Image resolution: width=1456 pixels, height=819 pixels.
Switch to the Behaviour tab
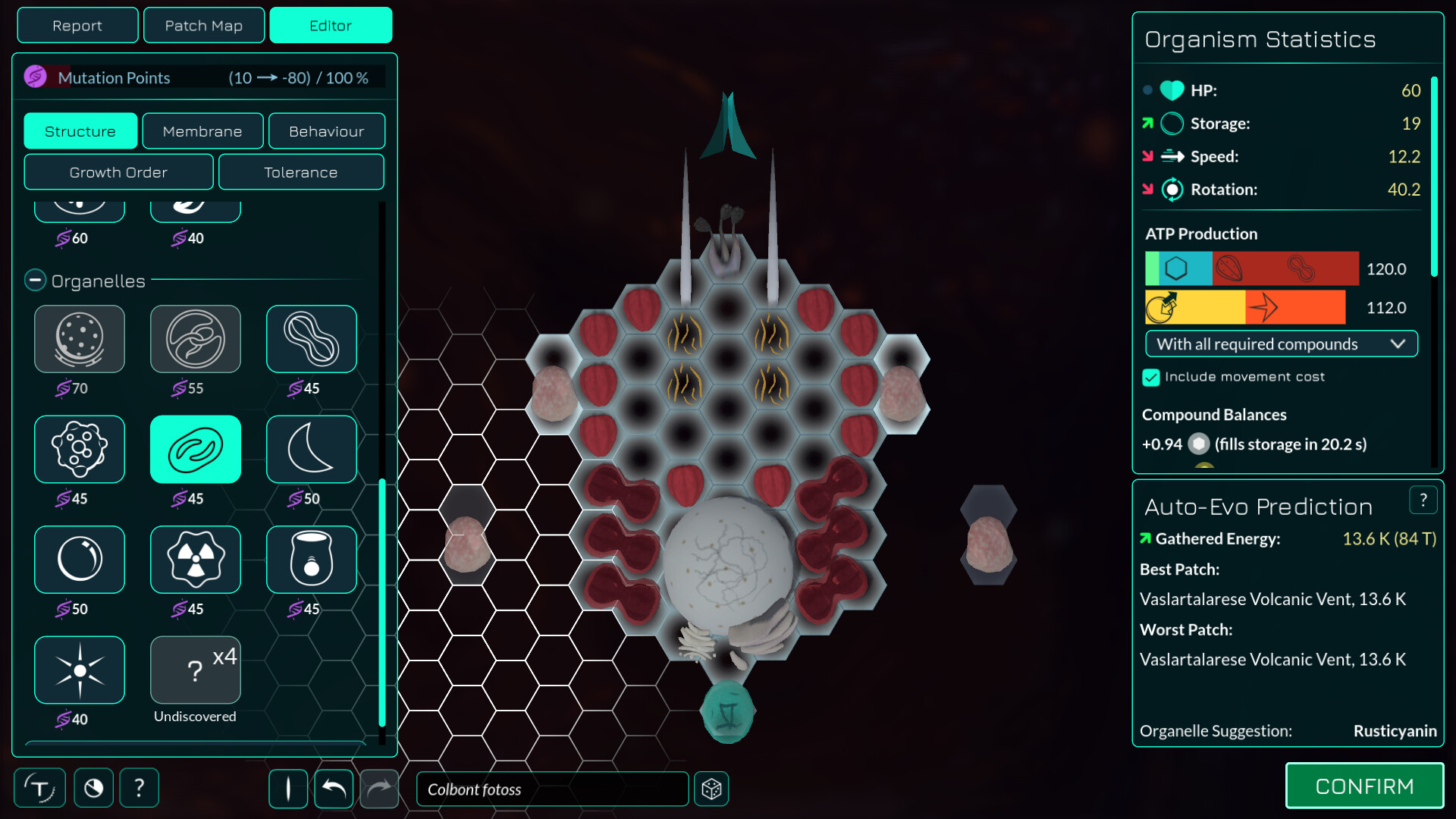(326, 131)
